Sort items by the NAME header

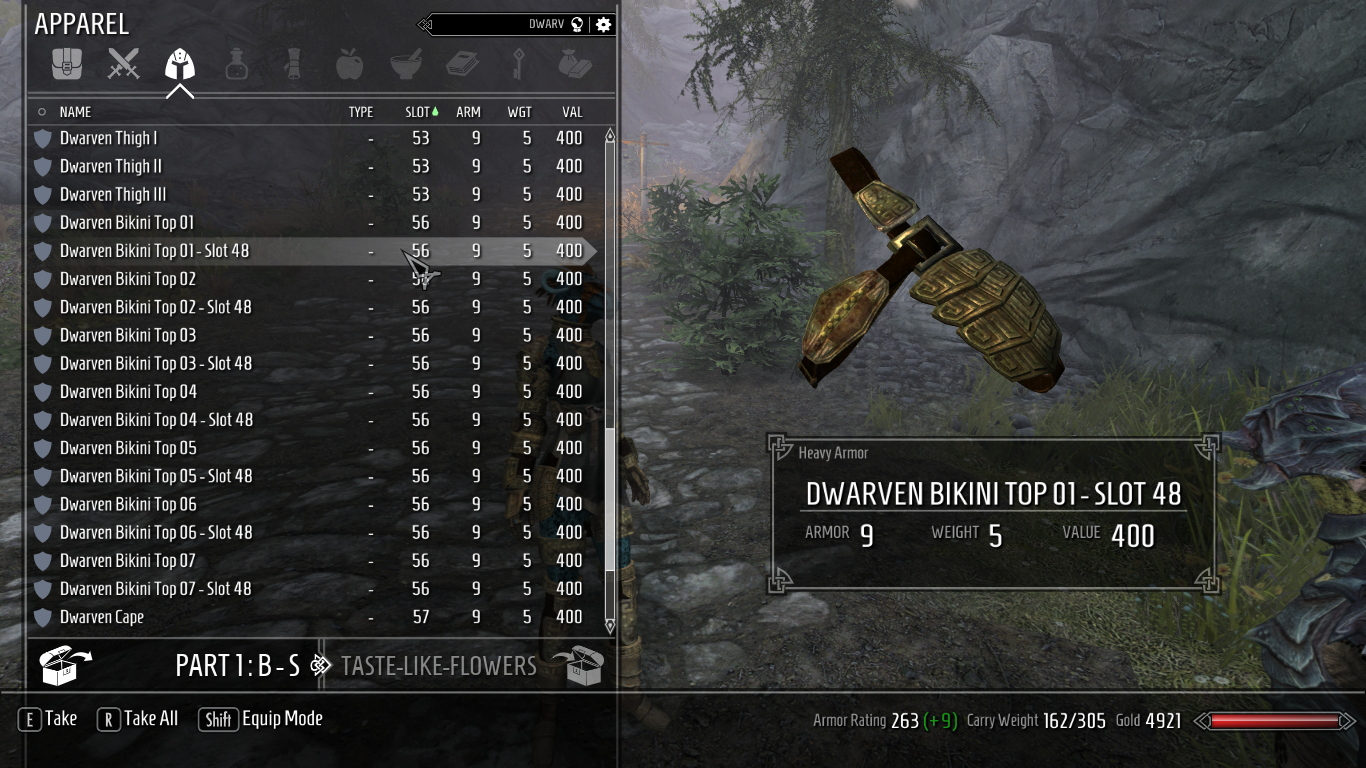75,112
